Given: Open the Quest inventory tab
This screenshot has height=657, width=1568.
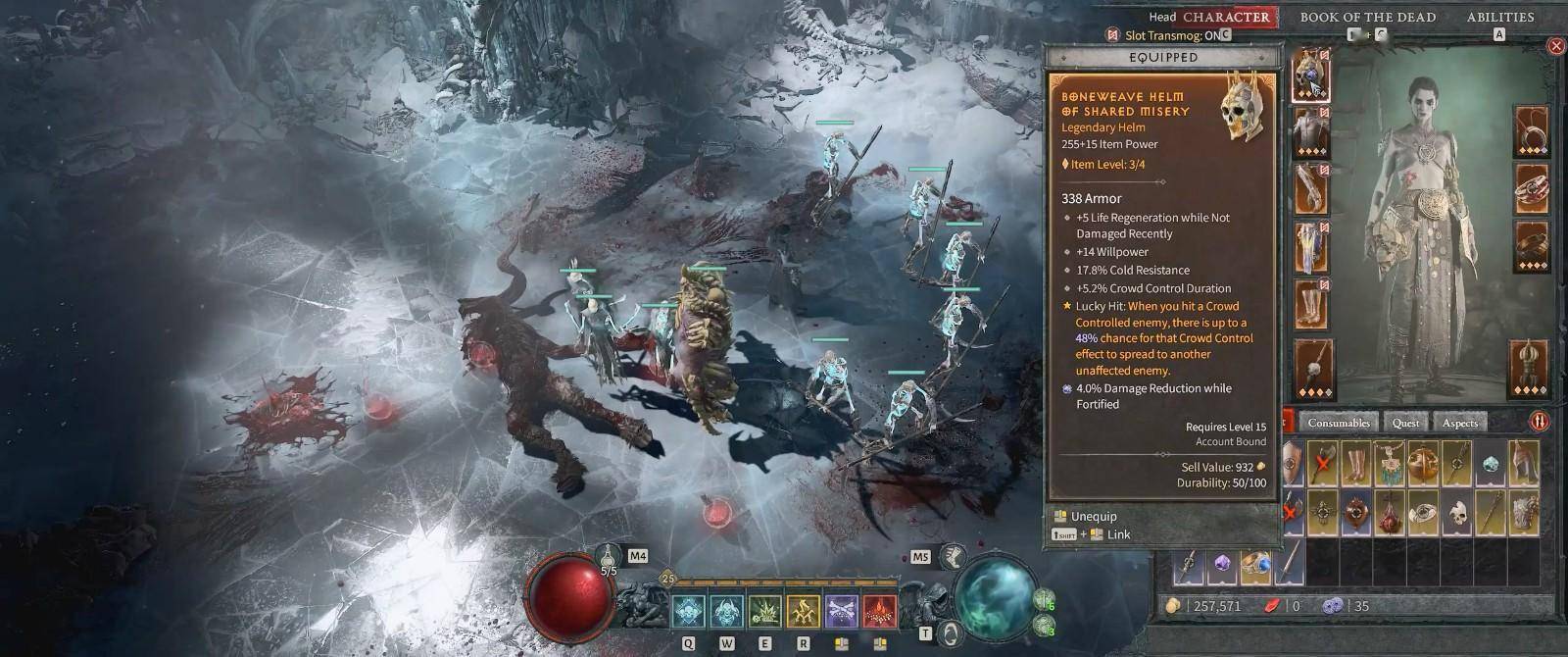Looking at the screenshot, I should click(x=1405, y=423).
